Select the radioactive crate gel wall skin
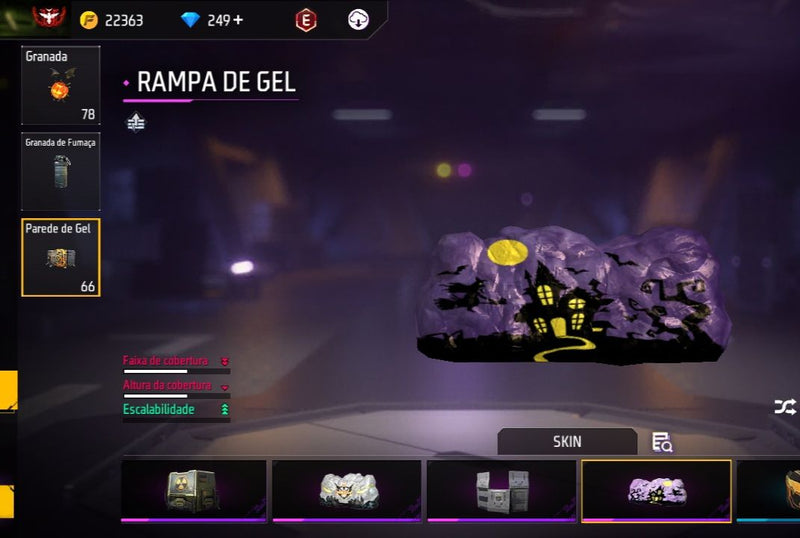 pos(194,490)
